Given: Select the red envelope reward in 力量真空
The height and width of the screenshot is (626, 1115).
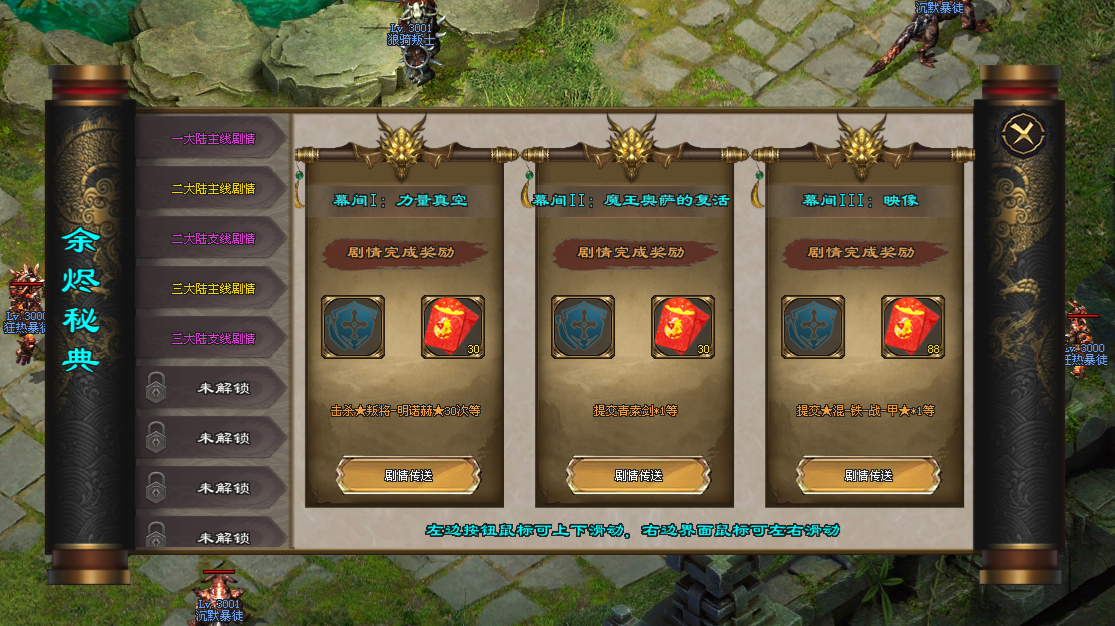Looking at the screenshot, I should coord(452,327).
